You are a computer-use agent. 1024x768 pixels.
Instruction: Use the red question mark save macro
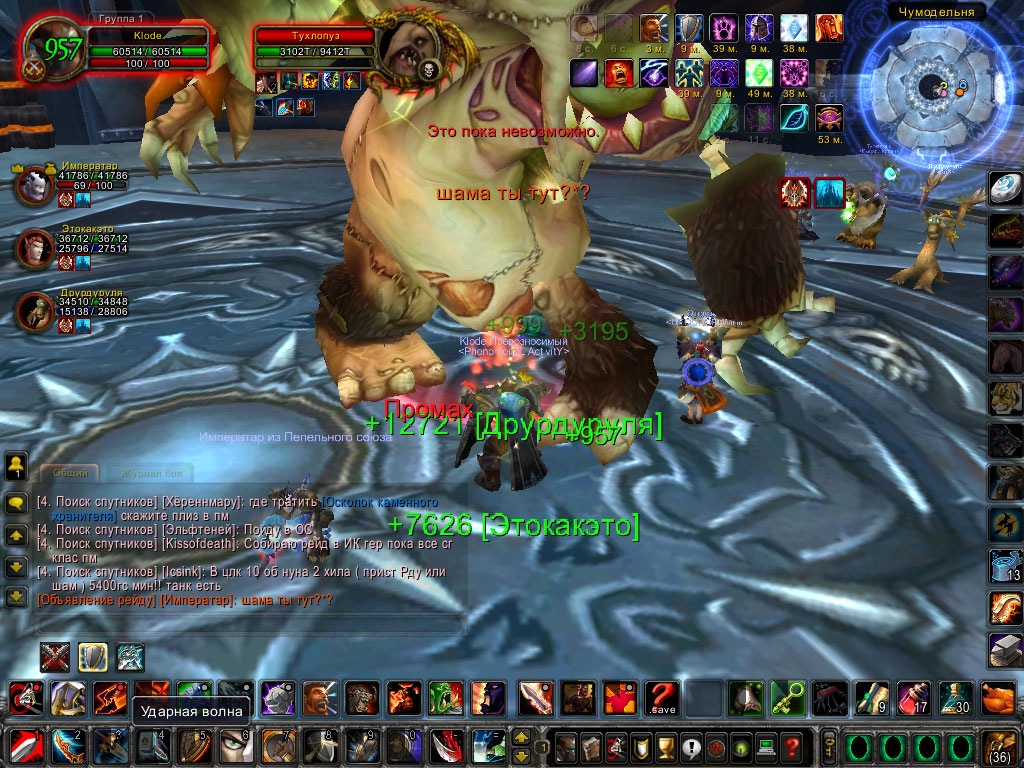tap(662, 697)
